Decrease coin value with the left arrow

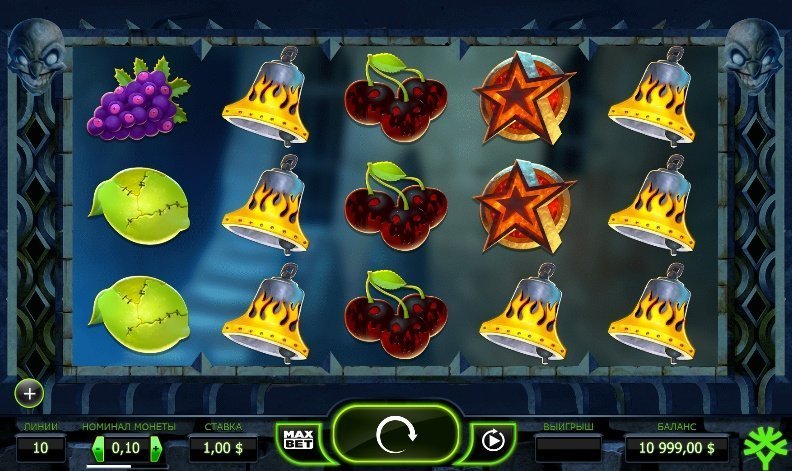(98, 447)
